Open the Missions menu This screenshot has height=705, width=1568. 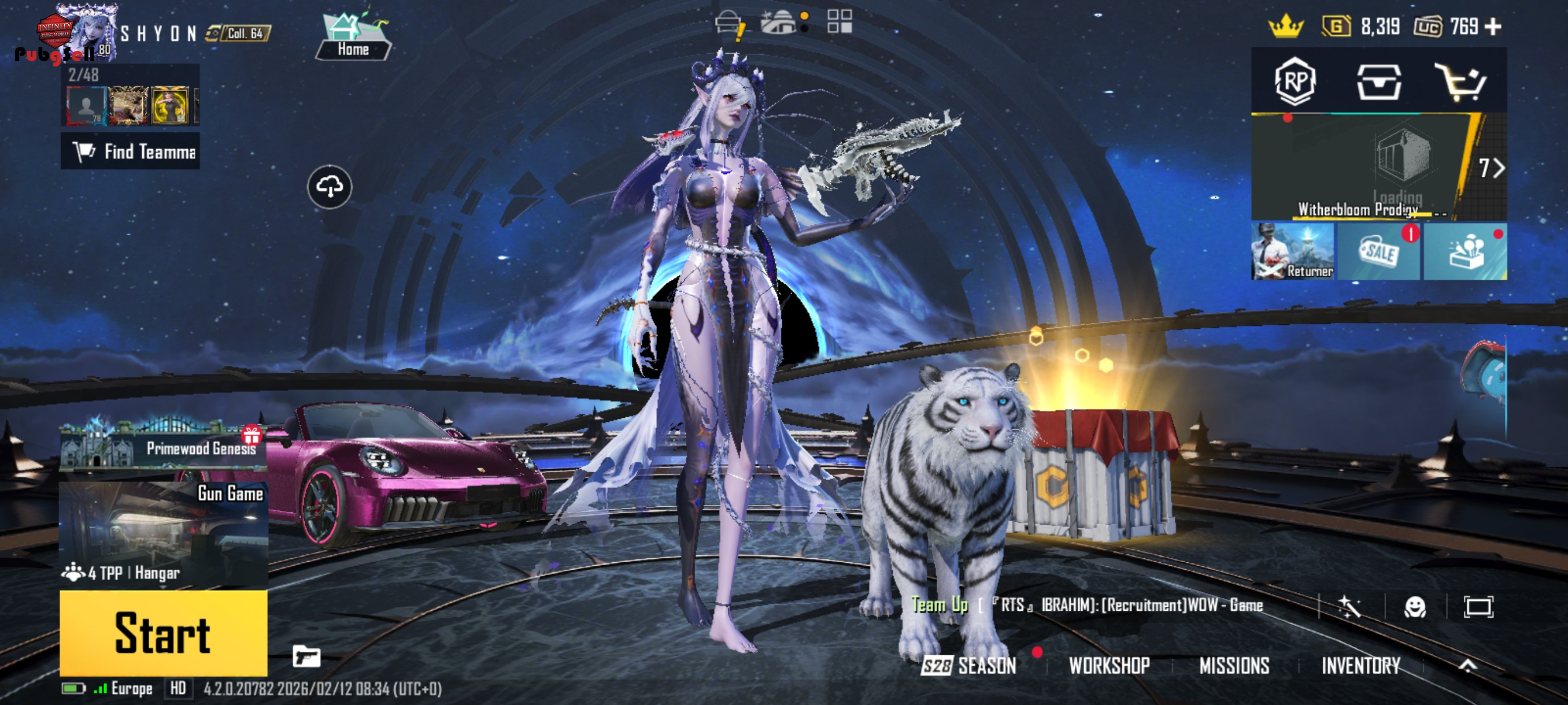1234,666
